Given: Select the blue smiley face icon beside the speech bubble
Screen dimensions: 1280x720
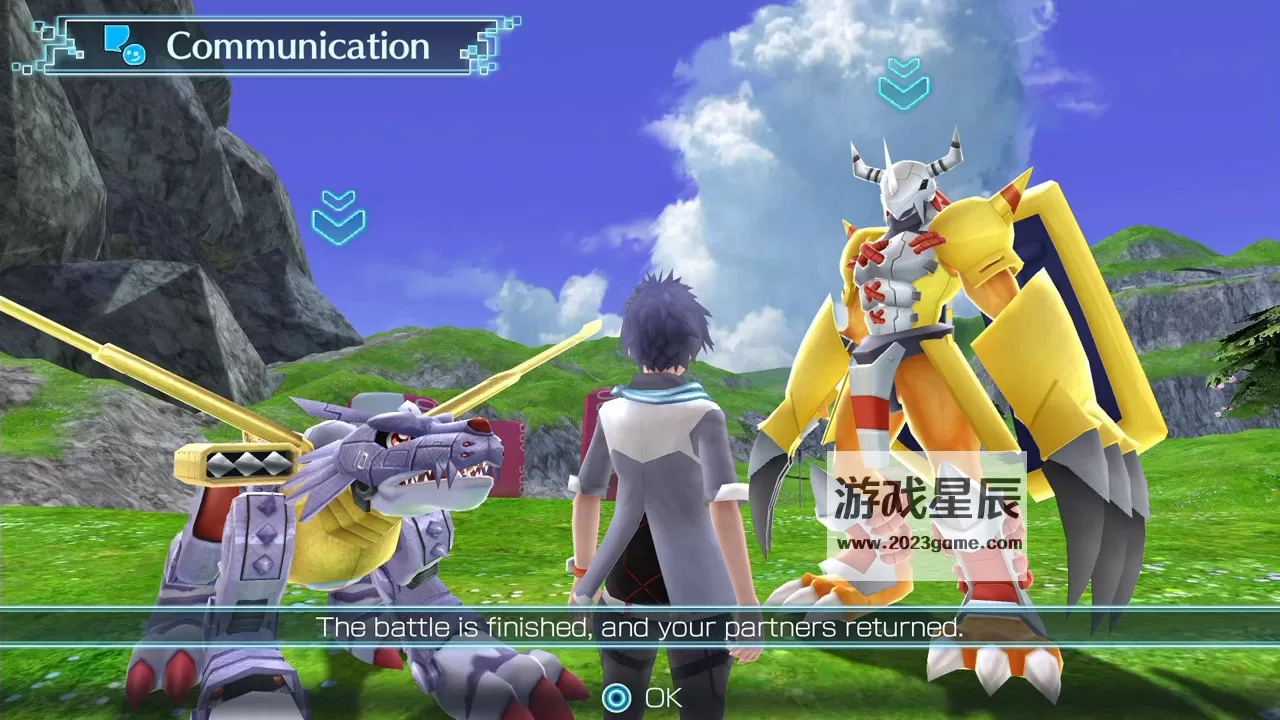Looking at the screenshot, I should pos(136,55).
